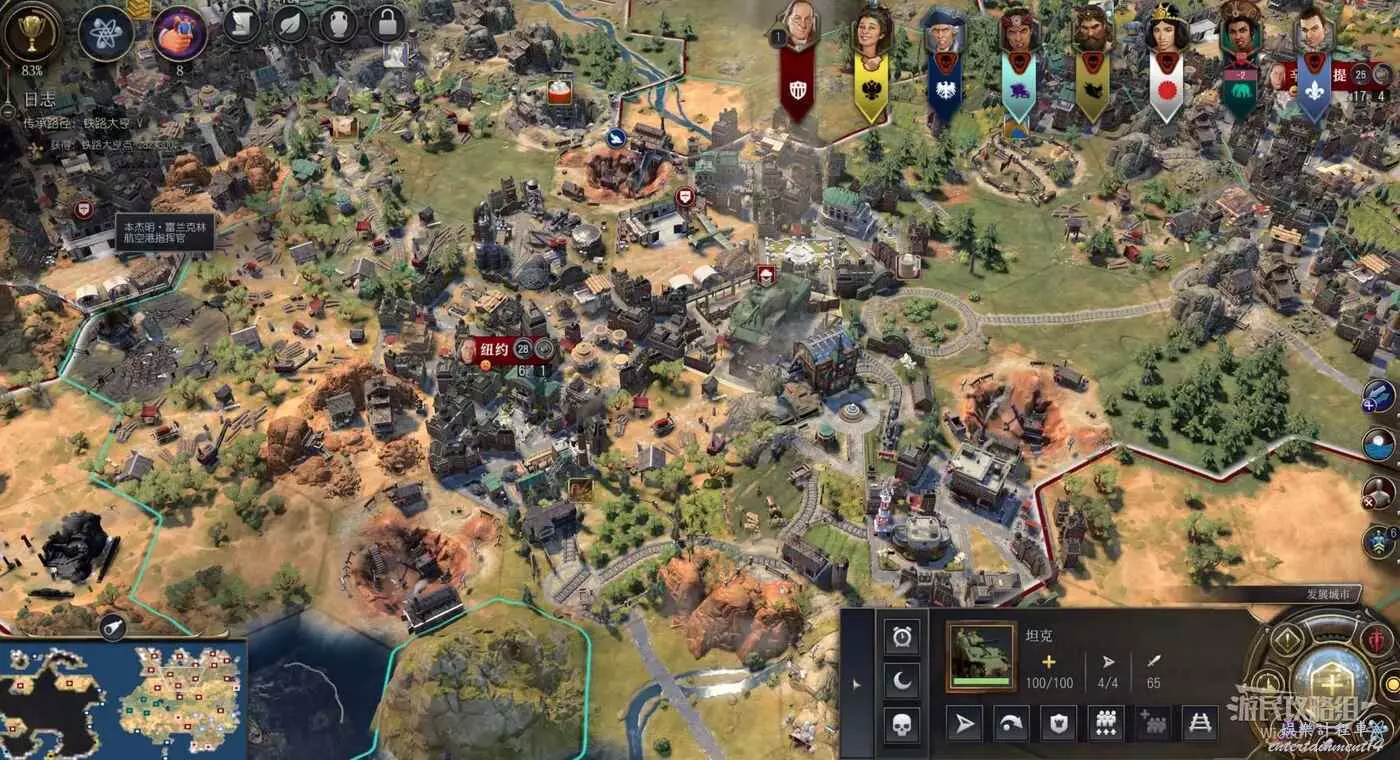Image resolution: width=1400 pixels, height=760 pixels.
Task: Select the yellow-banner leader with black eagle
Action: [x=870, y=62]
